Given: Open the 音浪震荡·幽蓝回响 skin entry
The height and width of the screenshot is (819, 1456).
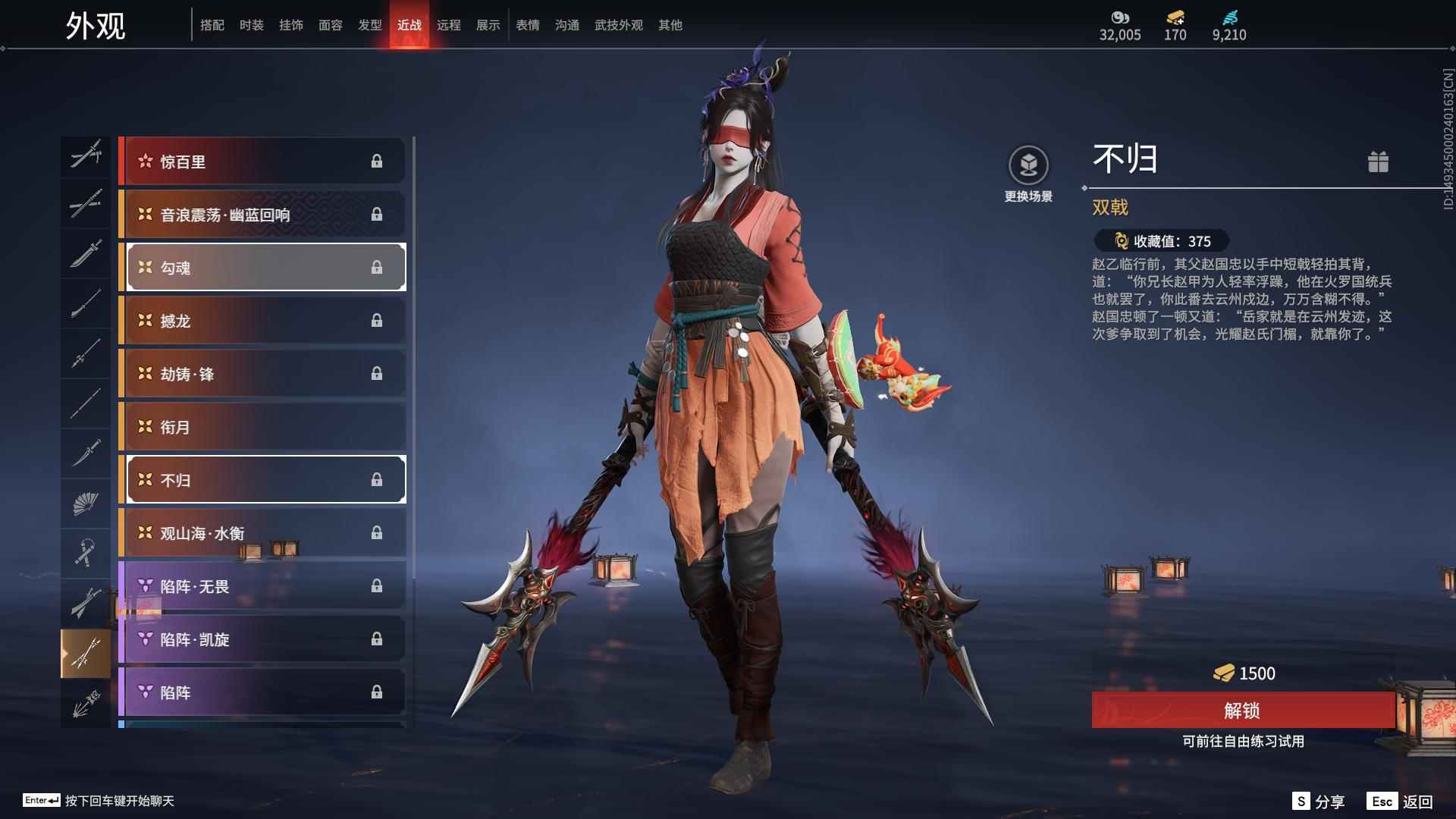Looking at the screenshot, I should coord(264,214).
